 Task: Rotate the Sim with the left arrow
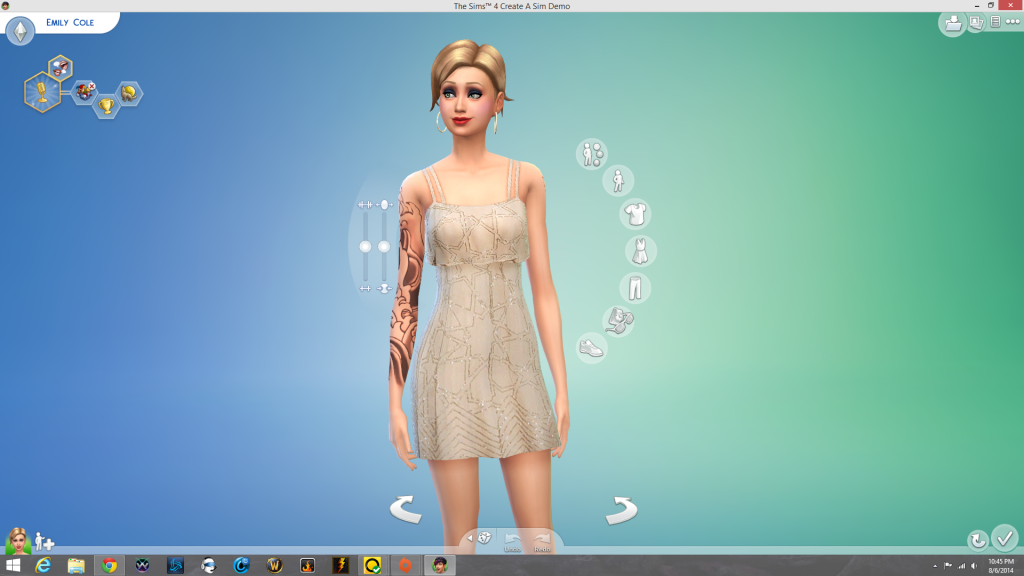pos(405,510)
